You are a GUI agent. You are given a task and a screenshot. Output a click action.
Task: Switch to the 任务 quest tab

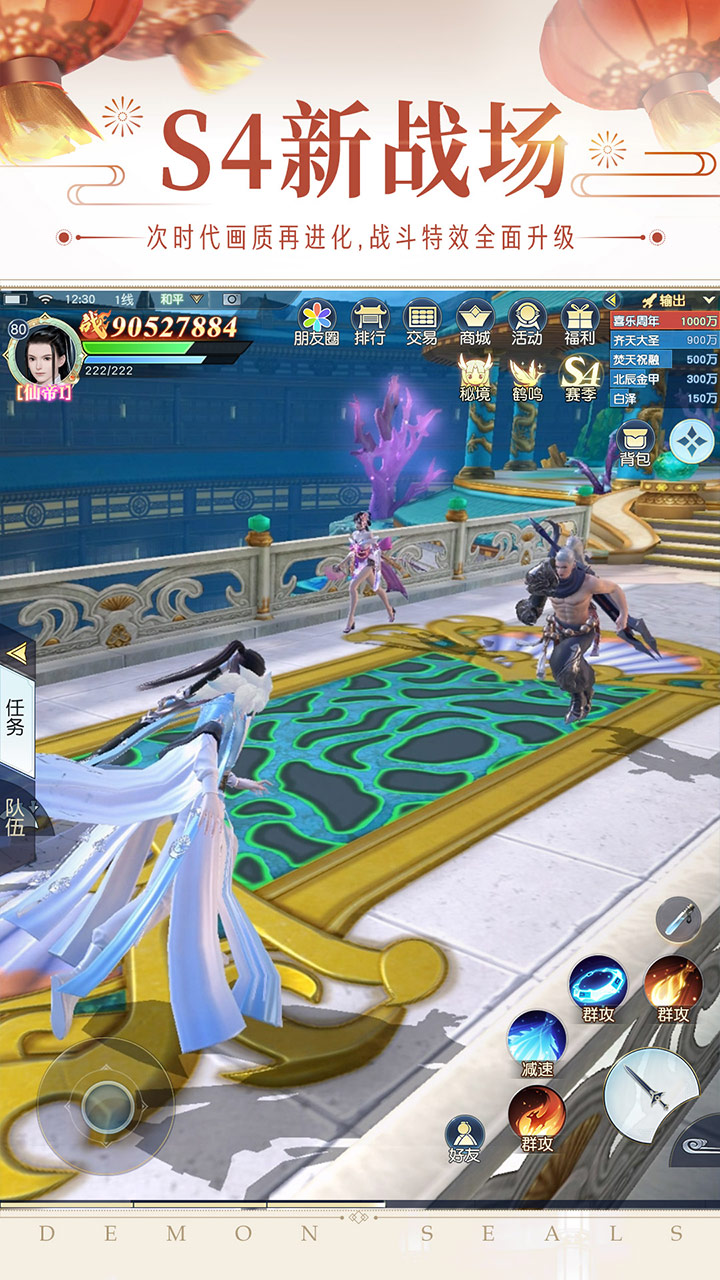pos(16,717)
